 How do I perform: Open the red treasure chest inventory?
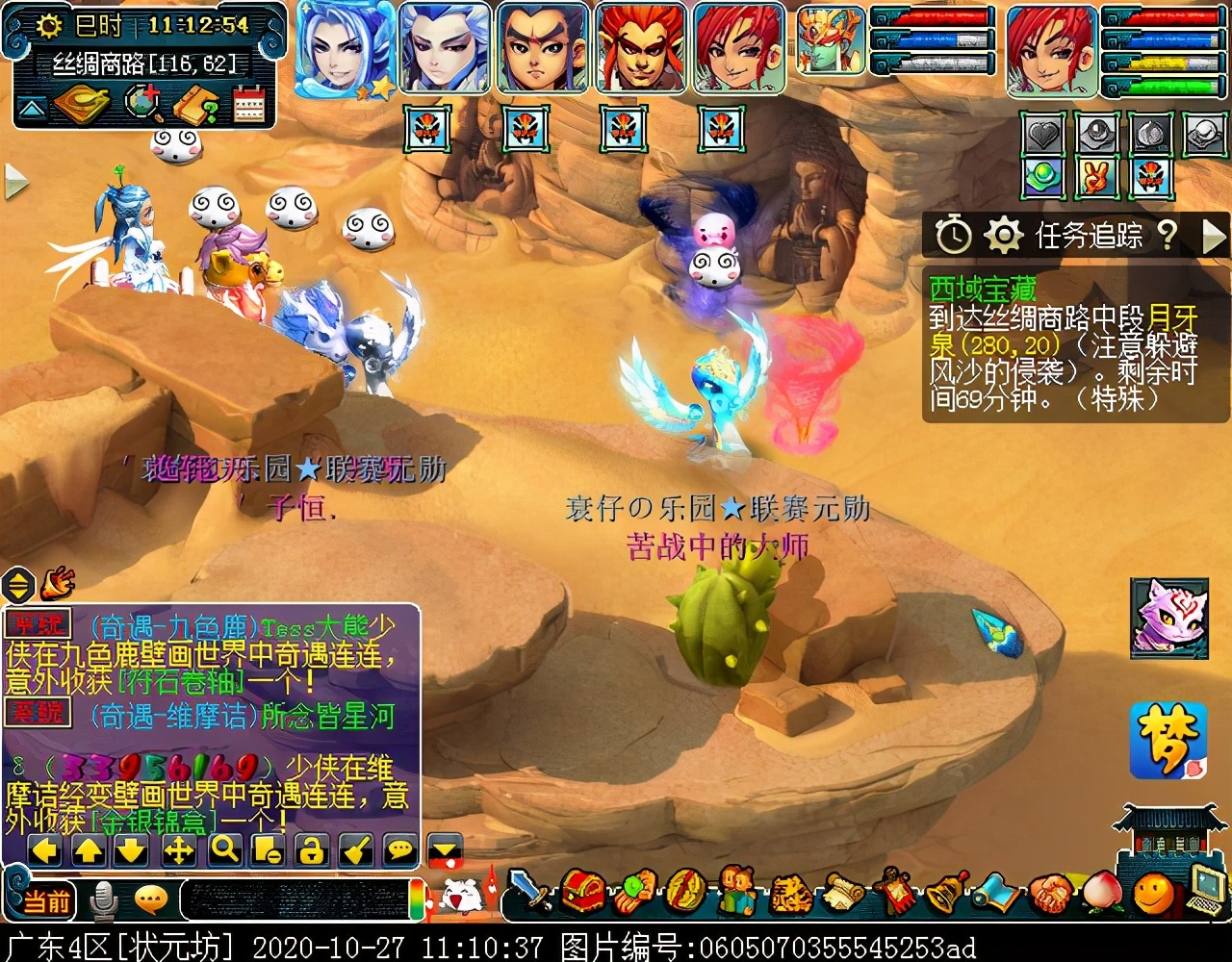tap(582, 892)
